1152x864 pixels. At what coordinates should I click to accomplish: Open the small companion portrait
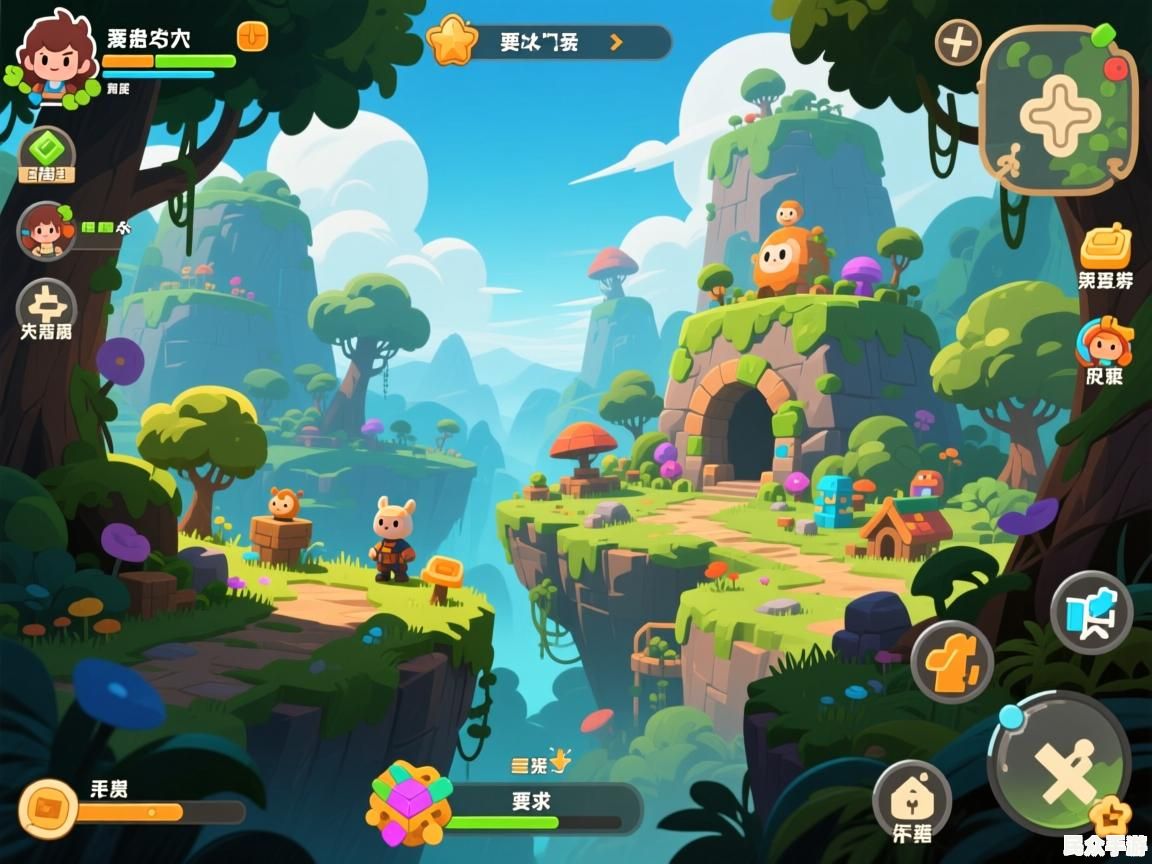coord(45,231)
